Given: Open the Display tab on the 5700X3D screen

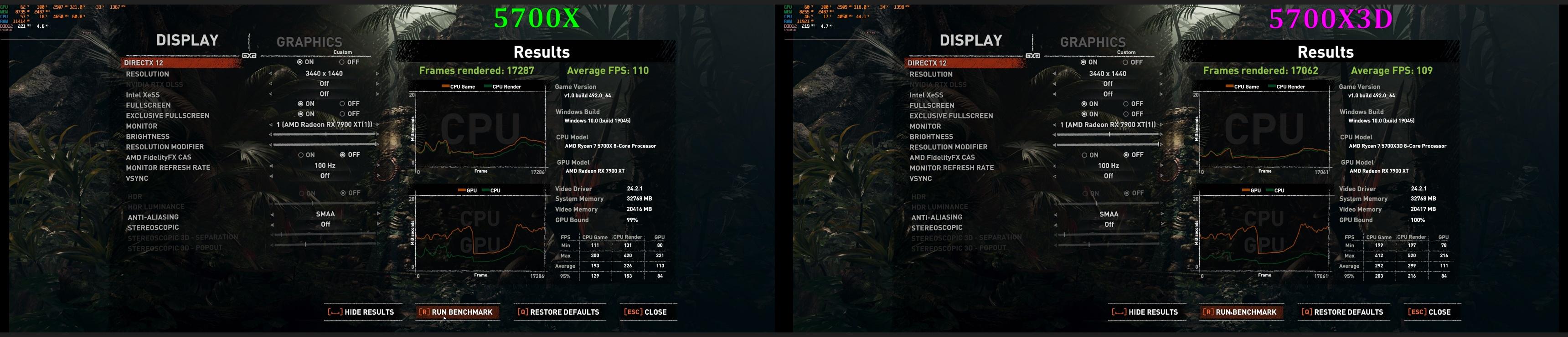Looking at the screenshot, I should (971, 40).
